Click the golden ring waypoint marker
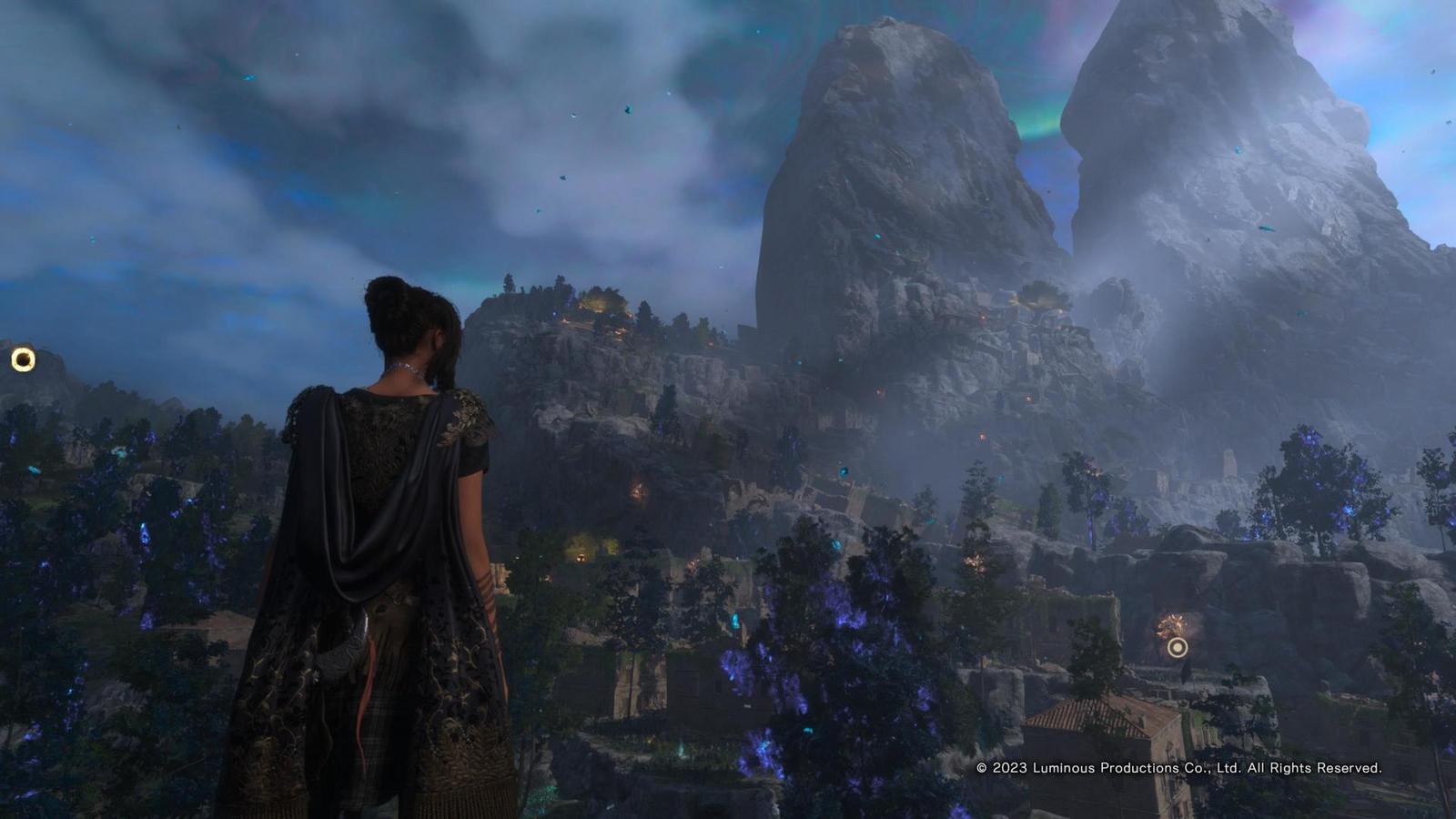 point(23,359)
